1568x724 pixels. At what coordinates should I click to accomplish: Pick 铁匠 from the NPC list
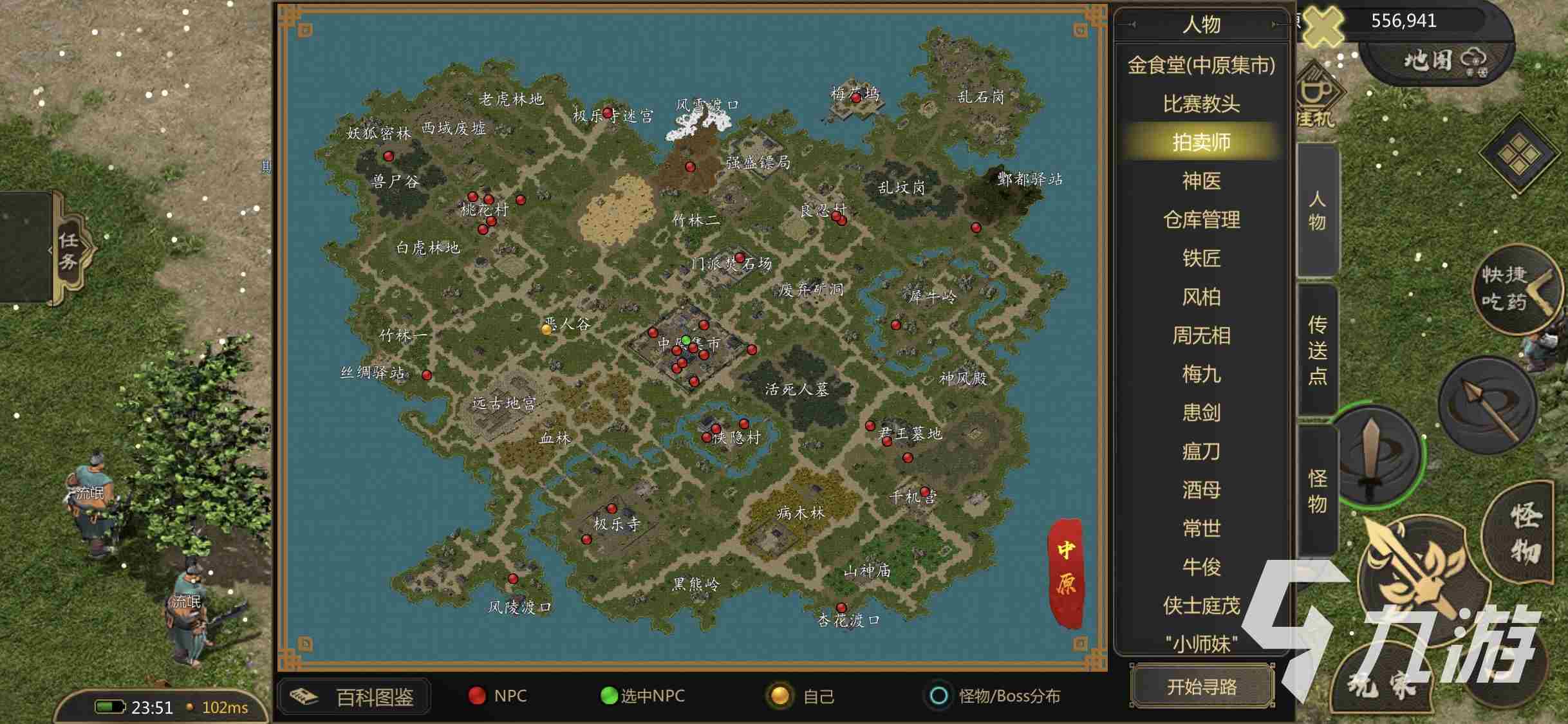pyautogui.click(x=1201, y=258)
